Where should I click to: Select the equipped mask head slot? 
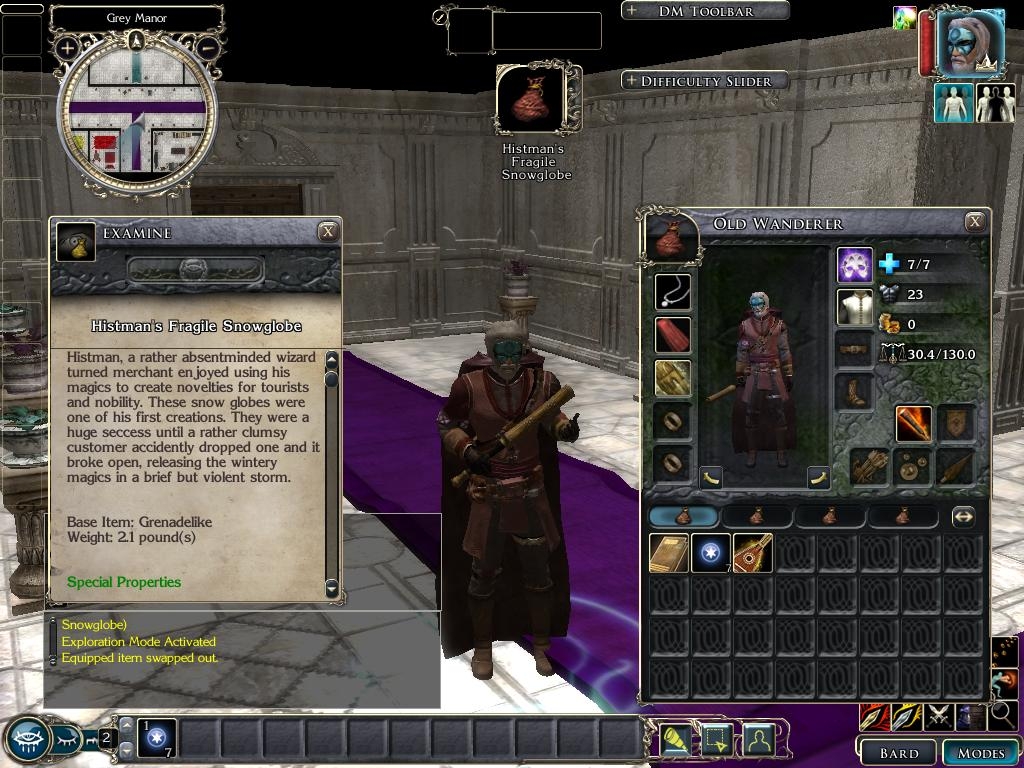(855, 266)
